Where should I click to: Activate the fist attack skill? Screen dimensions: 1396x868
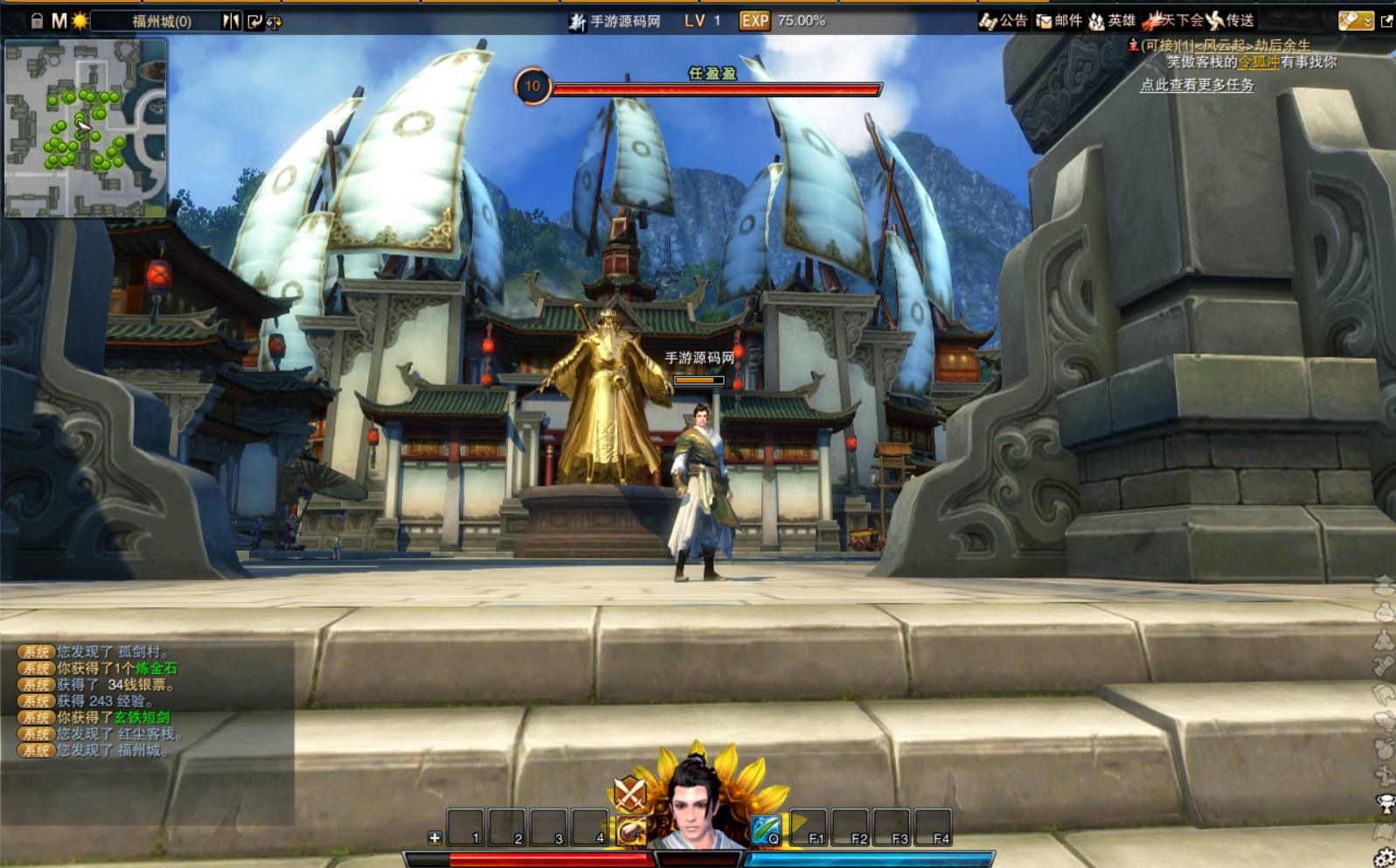(x=631, y=830)
